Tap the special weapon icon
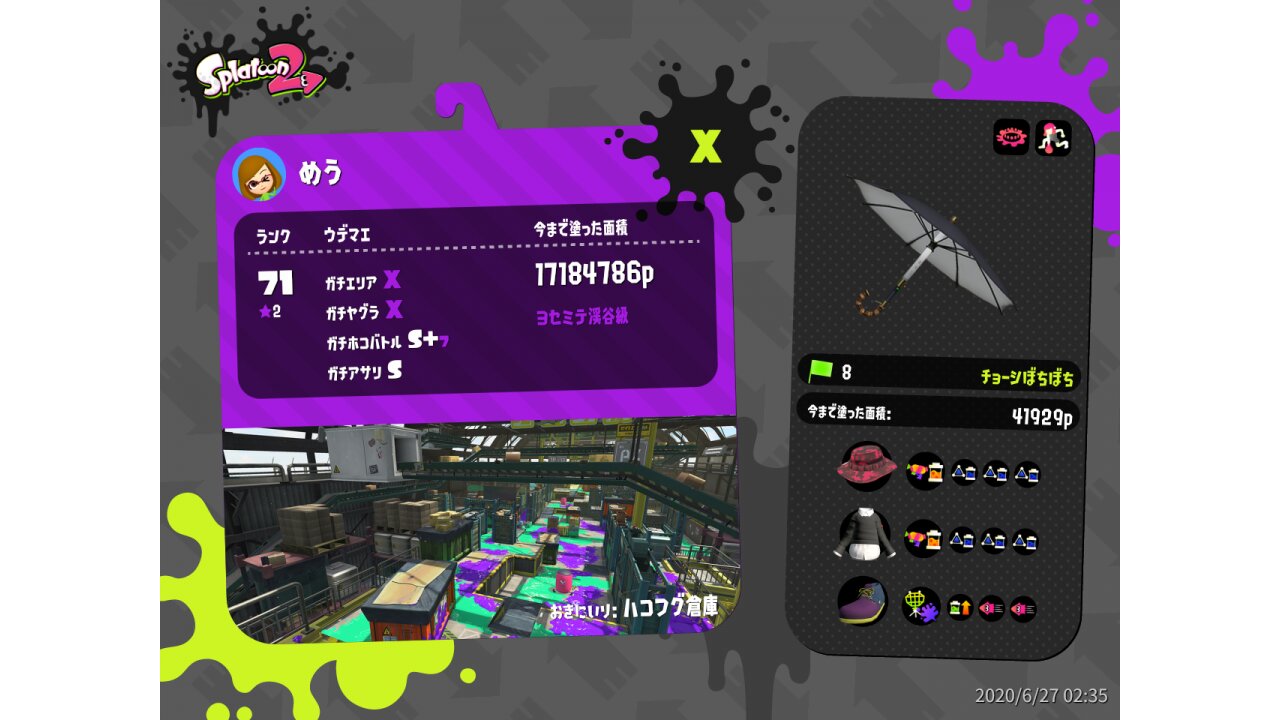The height and width of the screenshot is (720, 1280). [x=1053, y=138]
